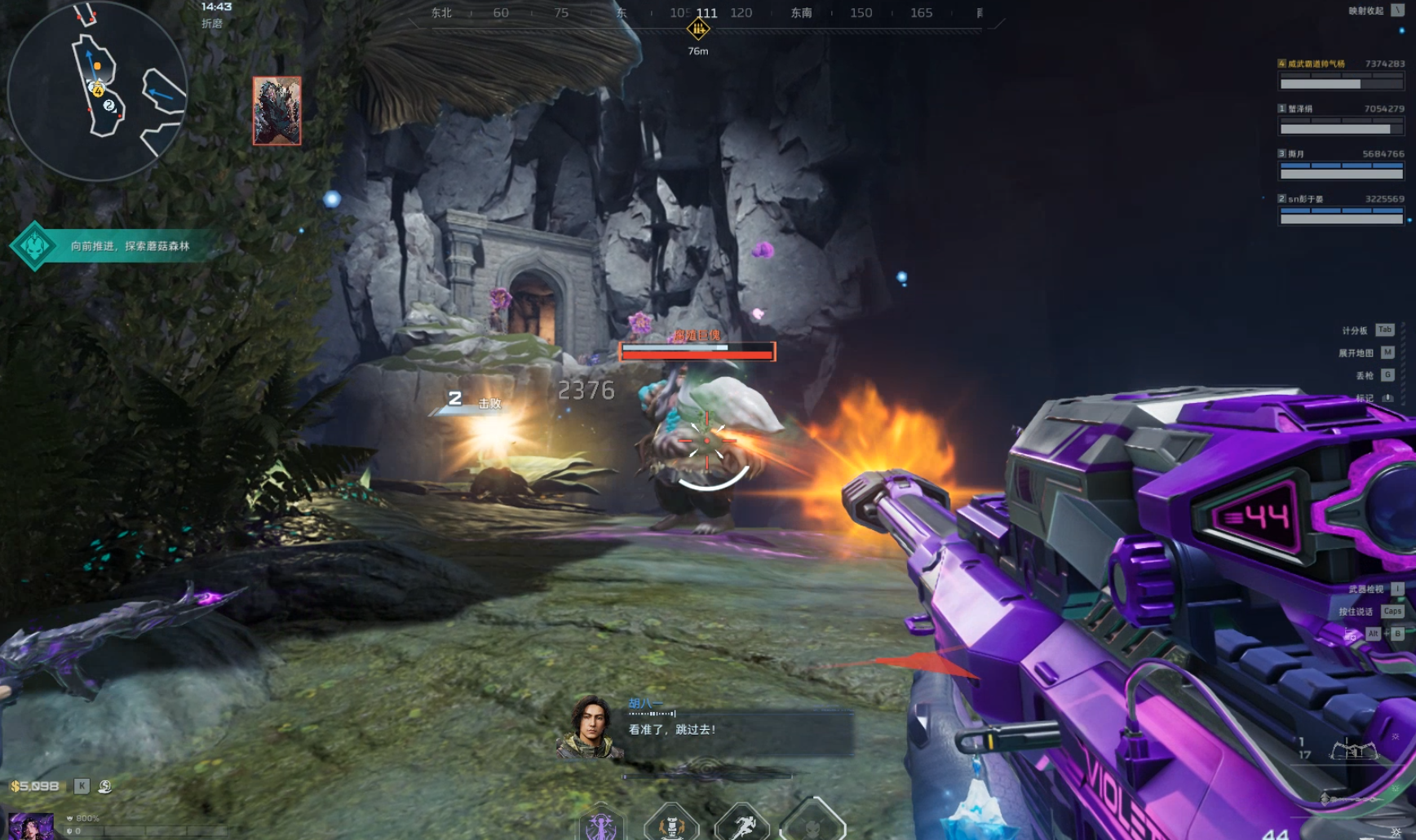Open the coin-in-hand money sharing icon
This screenshot has height=840, width=1416.
pyautogui.click(x=105, y=786)
